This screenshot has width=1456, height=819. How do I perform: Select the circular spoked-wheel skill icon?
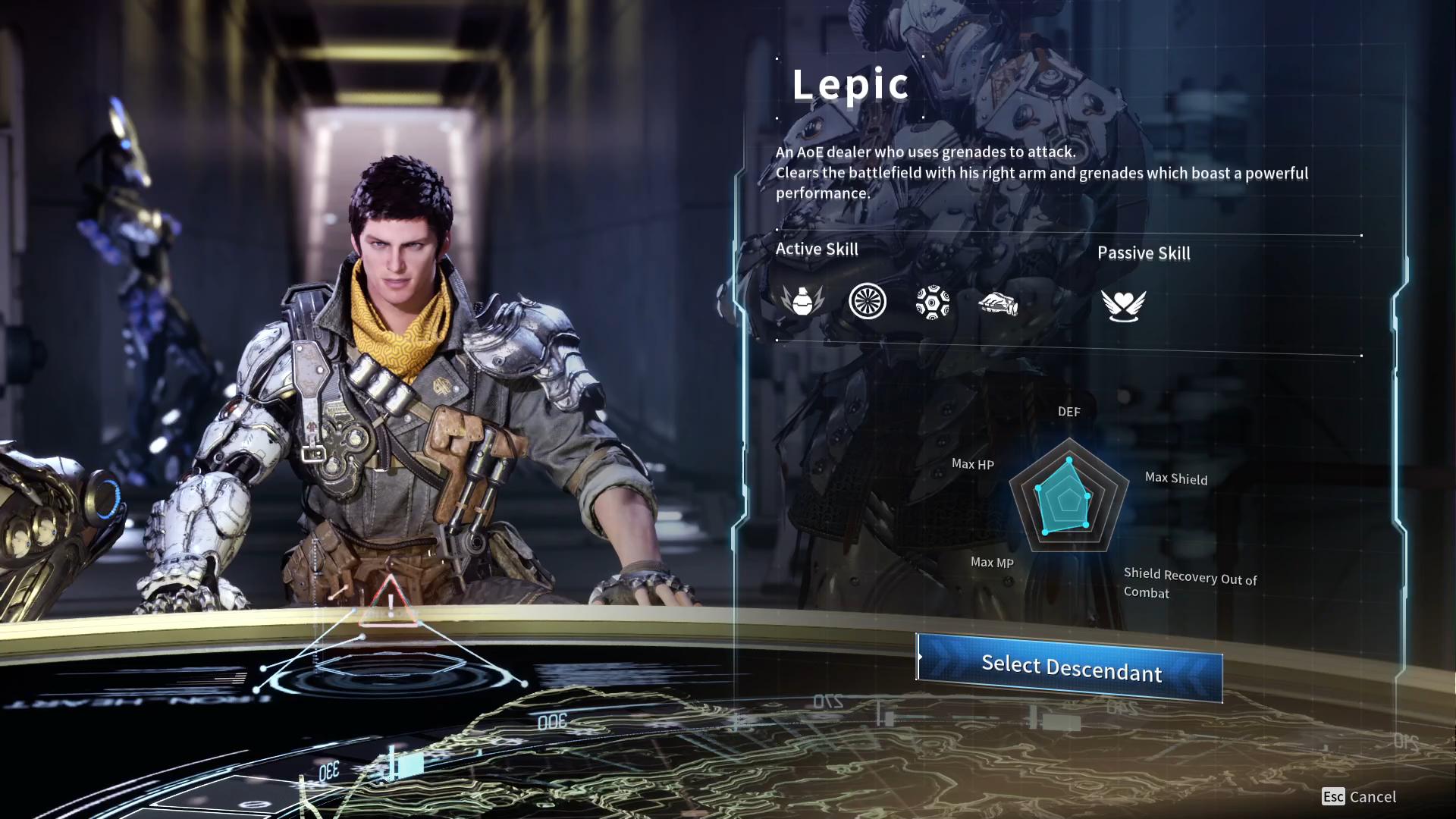868,301
